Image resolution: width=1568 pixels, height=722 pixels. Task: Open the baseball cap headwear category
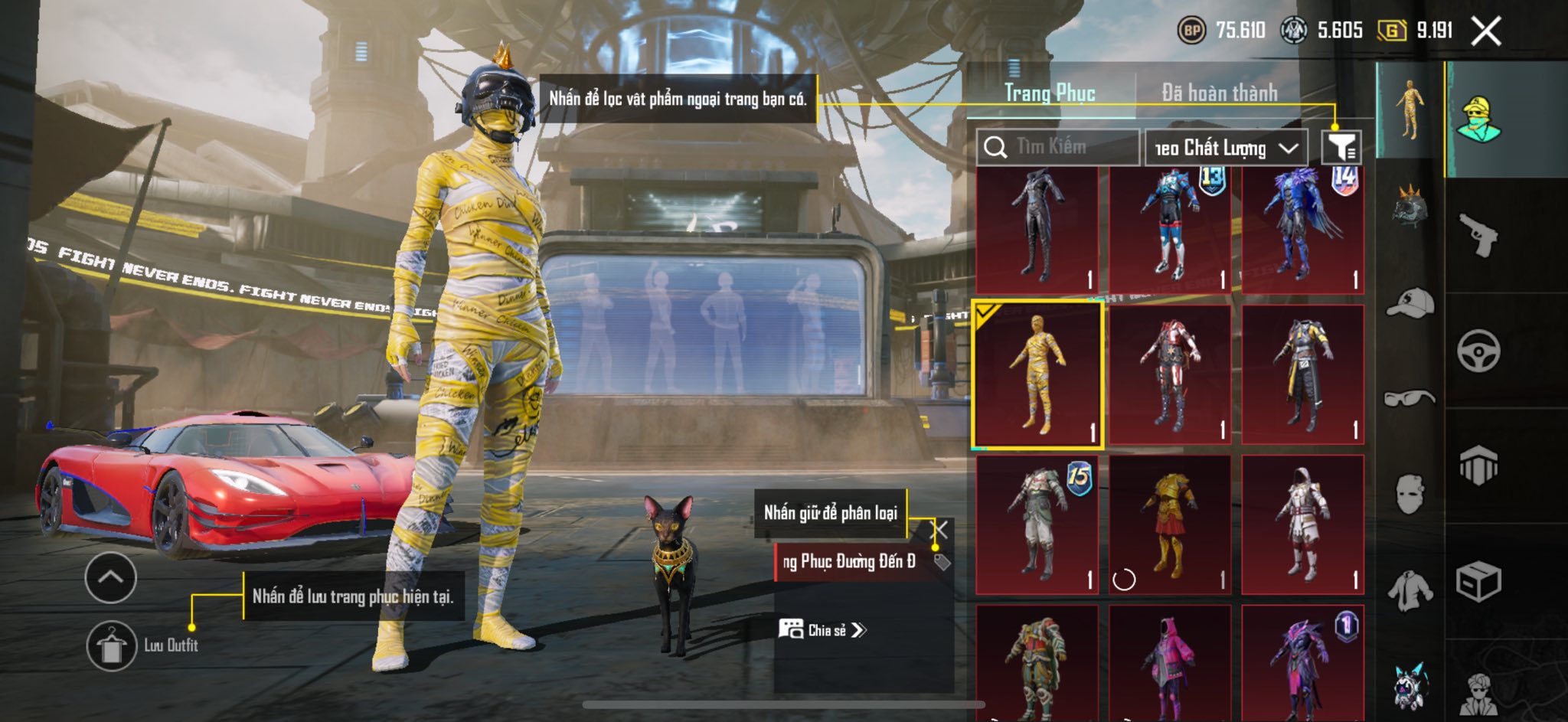click(1410, 302)
